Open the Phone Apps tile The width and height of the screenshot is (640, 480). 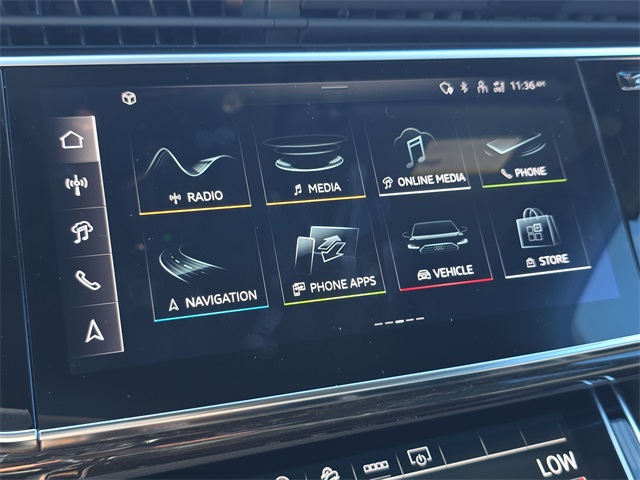333,260
